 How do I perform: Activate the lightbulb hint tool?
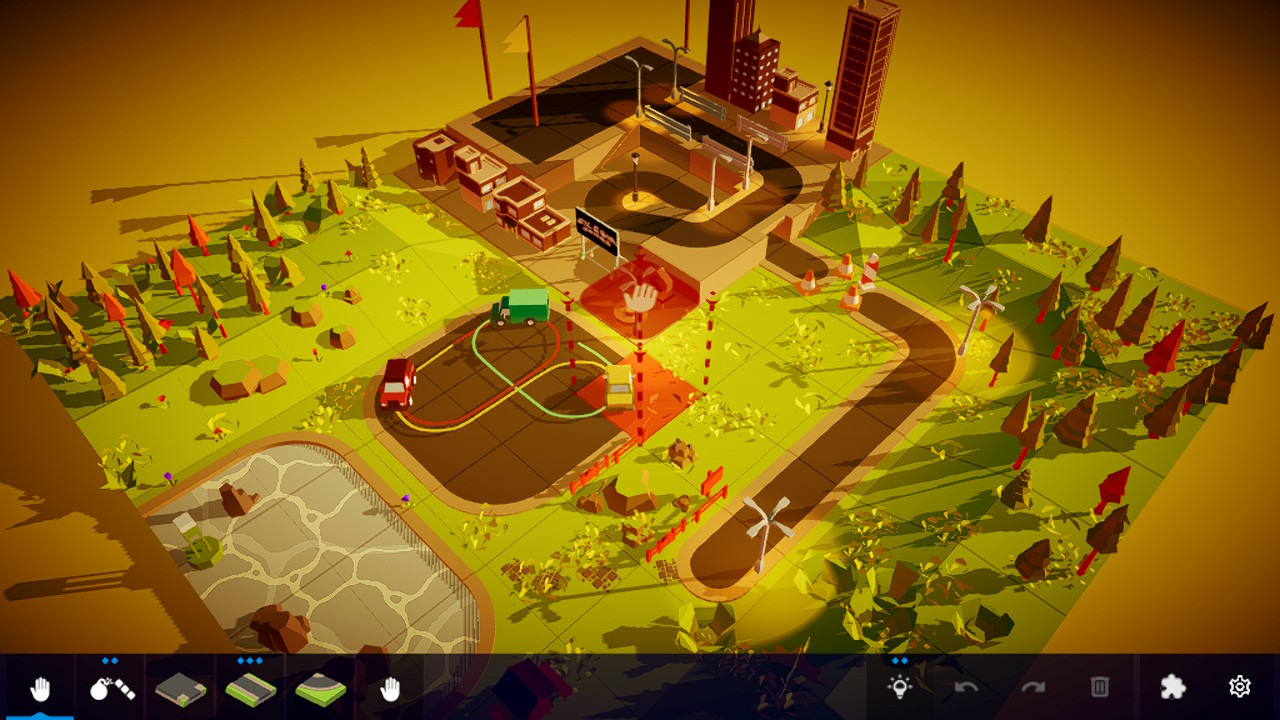[x=898, y=687]
